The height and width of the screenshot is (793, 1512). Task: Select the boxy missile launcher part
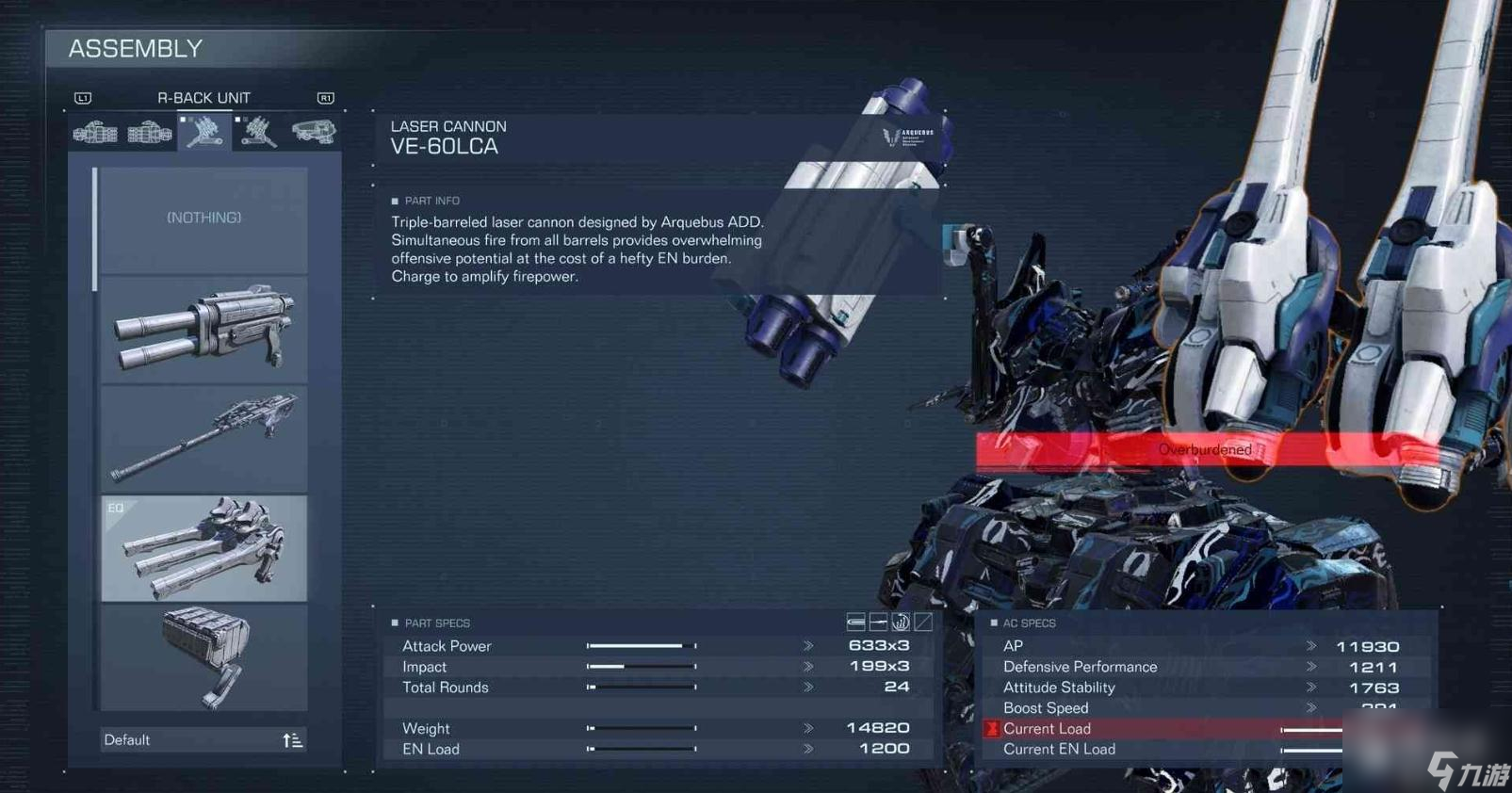point(203,657)
